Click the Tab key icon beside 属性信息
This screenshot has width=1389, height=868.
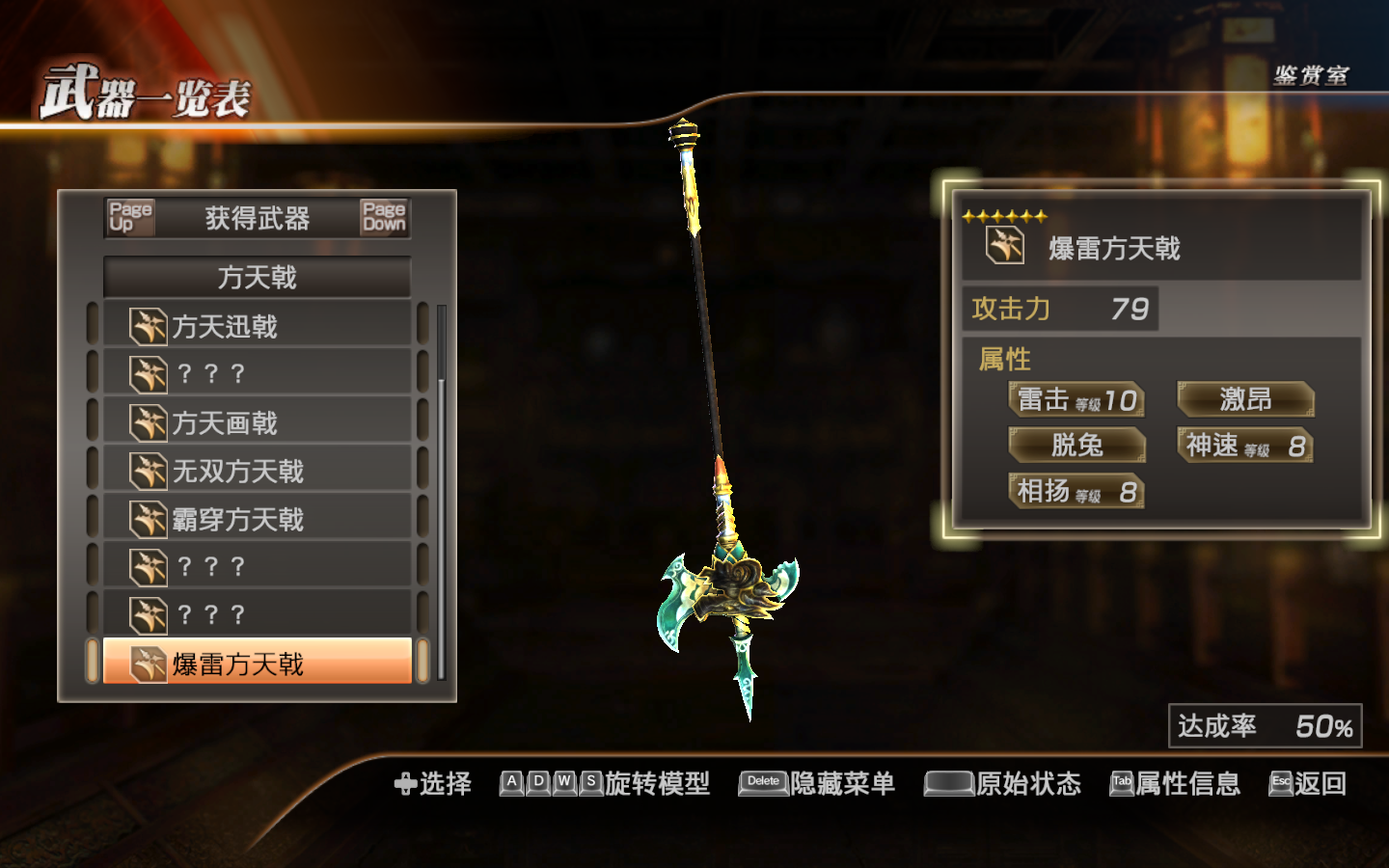[1120, 784]
